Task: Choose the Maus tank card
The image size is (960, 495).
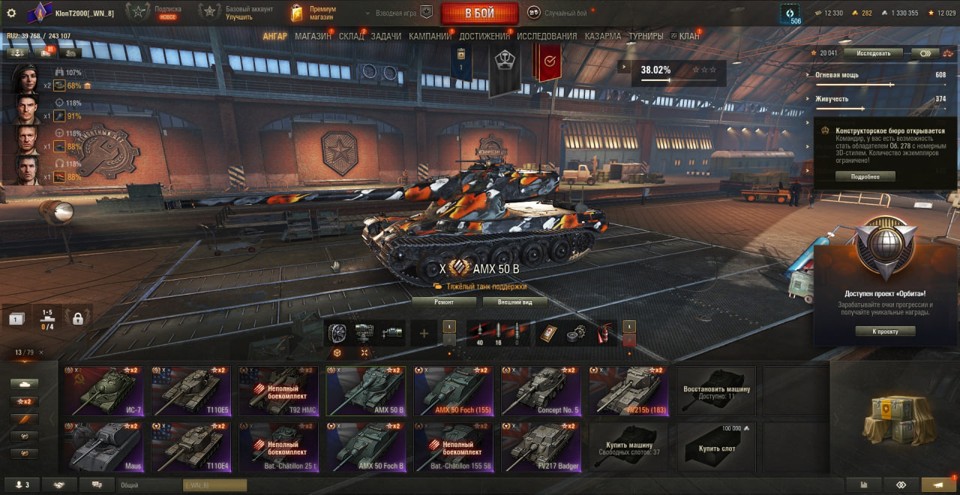Action: tap(101, 445)
